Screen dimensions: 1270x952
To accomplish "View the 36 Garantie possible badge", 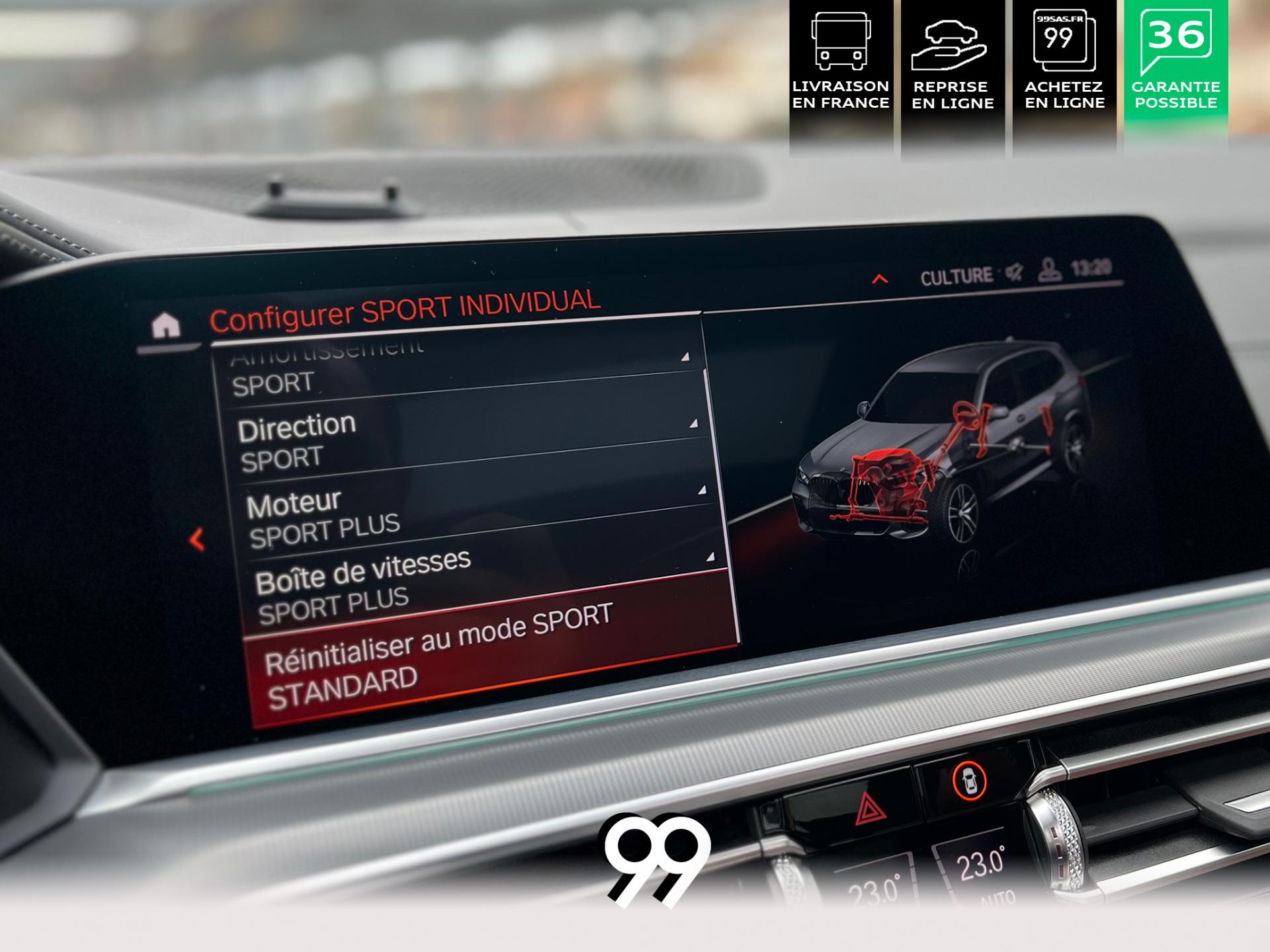I will [1175, 66].
